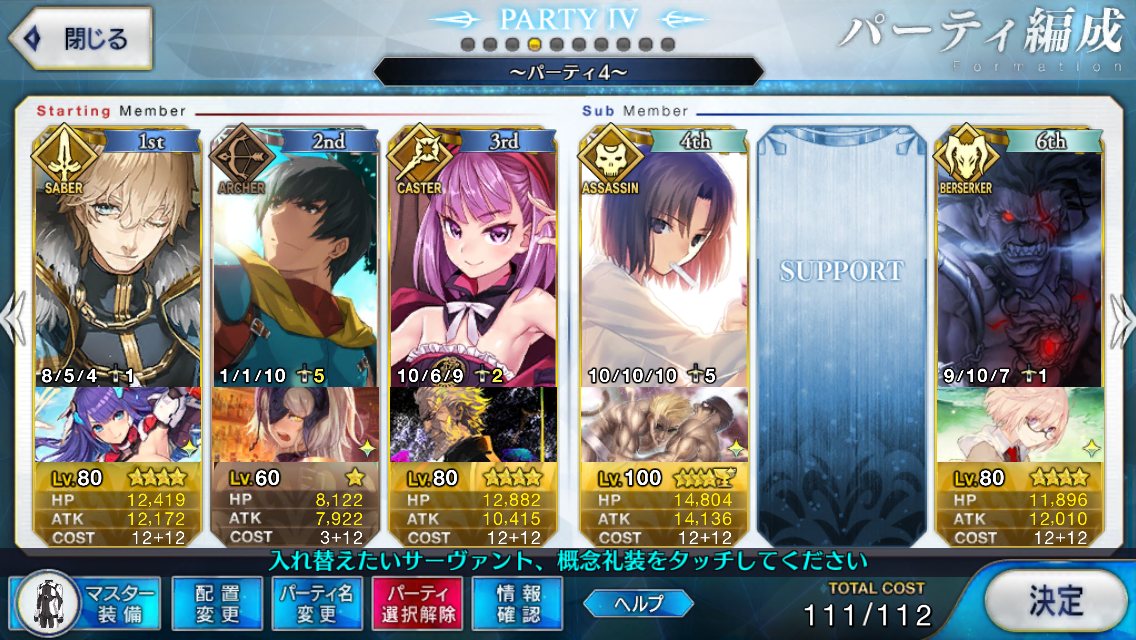Confirm the party with 決定
The width and height of the screenshot is (1136, 640).
pyautogui.click(x=1055, y=601)
